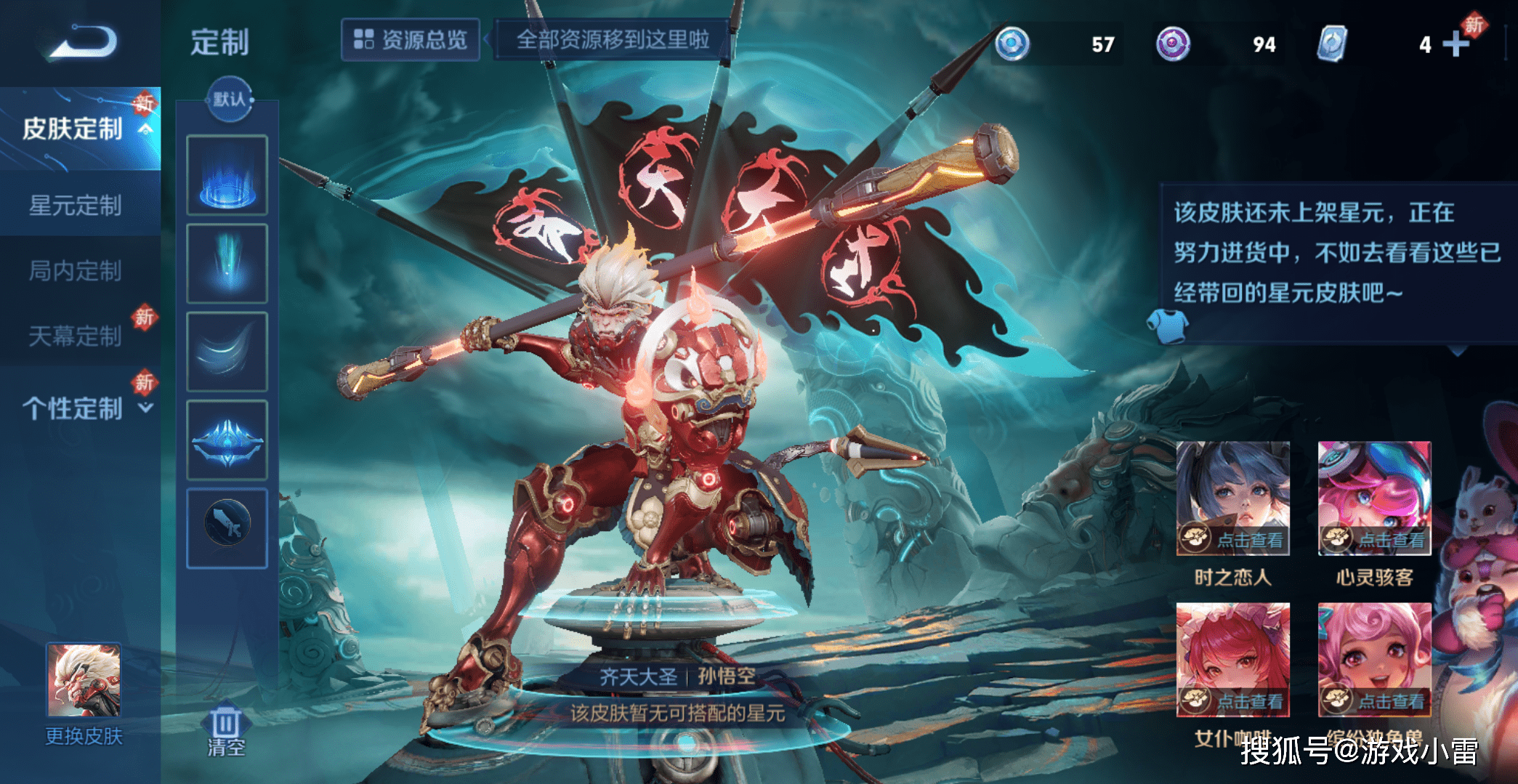Screen dimensions: 1518x784
Task: Choose the blue light beam effect slot
Action: (x=227, y=263)
